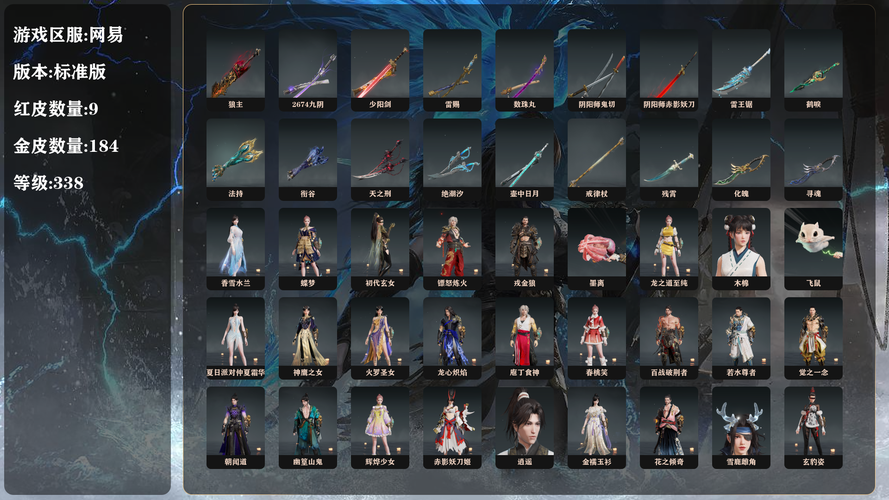Choose the 逍遥 hairstyle portrait tile
This screenshot has width=889, height=500.
click(524, 425)
